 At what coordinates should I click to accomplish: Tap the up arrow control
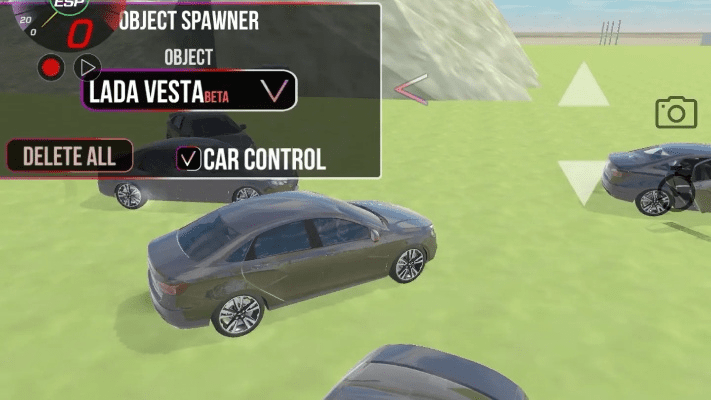583,86
